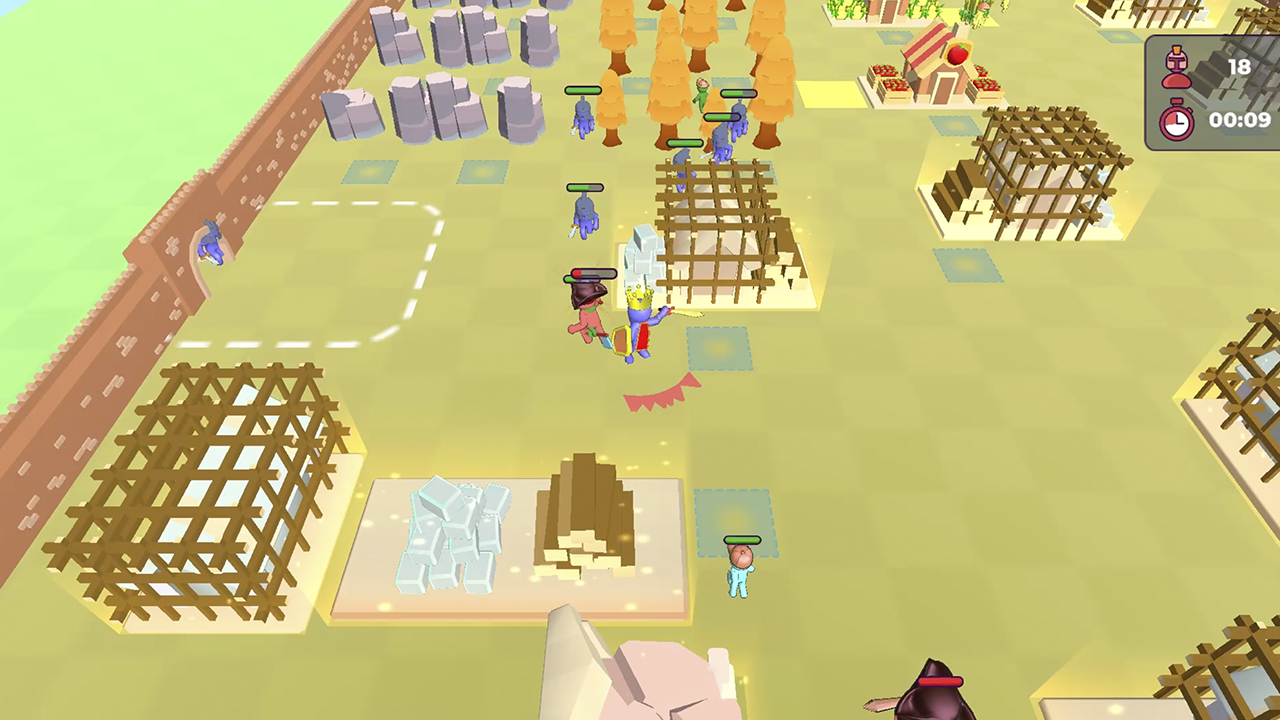Click the red soldier helmet counter icon
Image resolution: width=1280 pixels, height=720 pixels.
pos(1175,66)
